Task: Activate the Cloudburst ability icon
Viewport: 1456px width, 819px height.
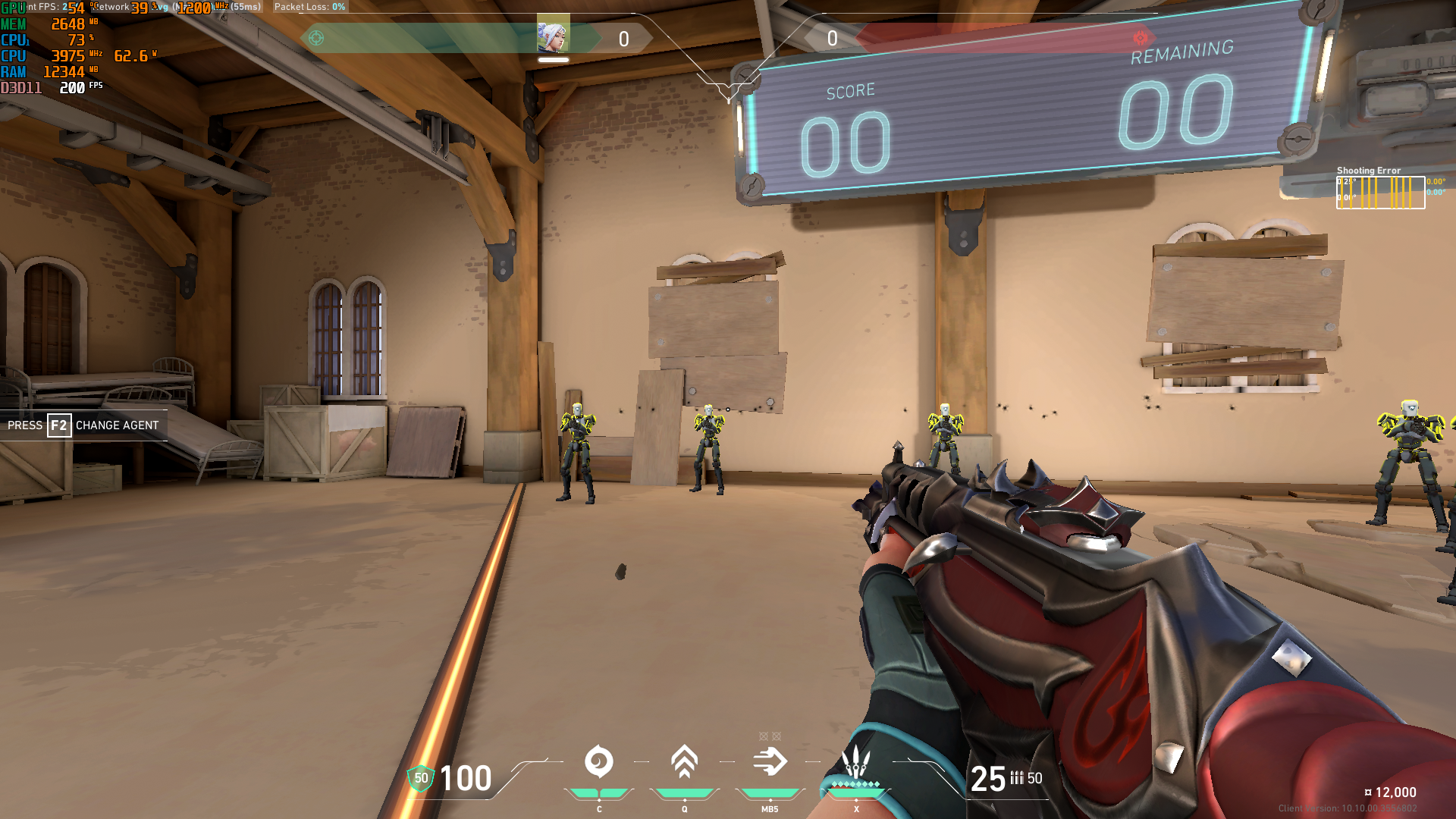Action: pos(598,761)
